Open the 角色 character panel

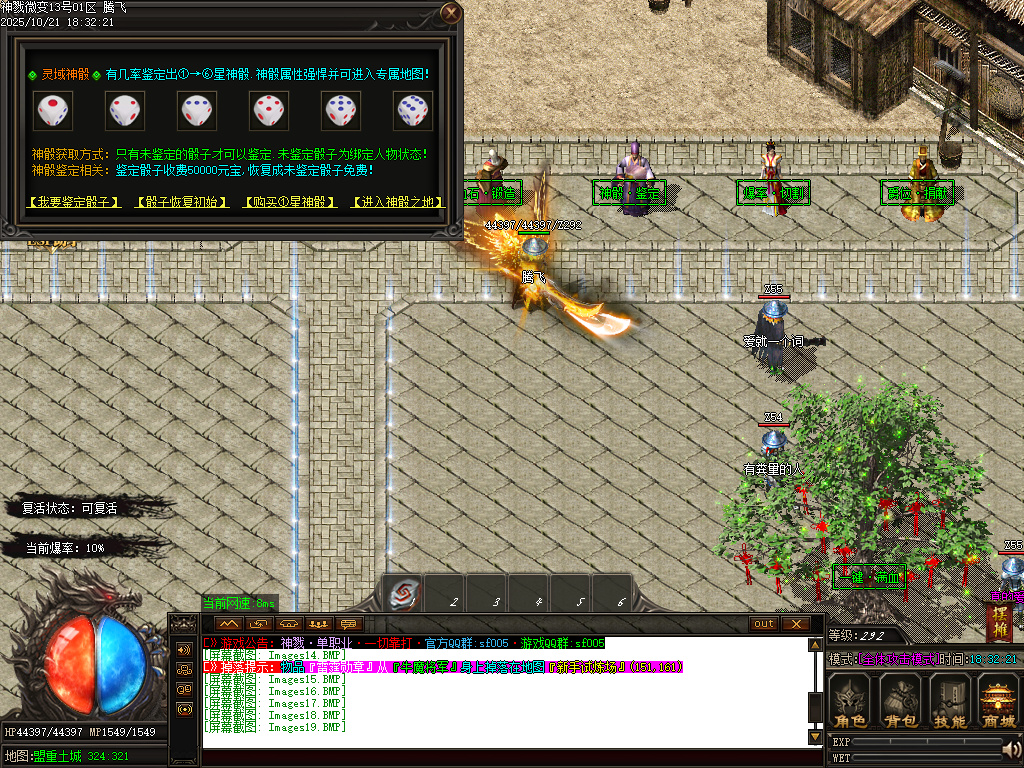coord(851,701)
